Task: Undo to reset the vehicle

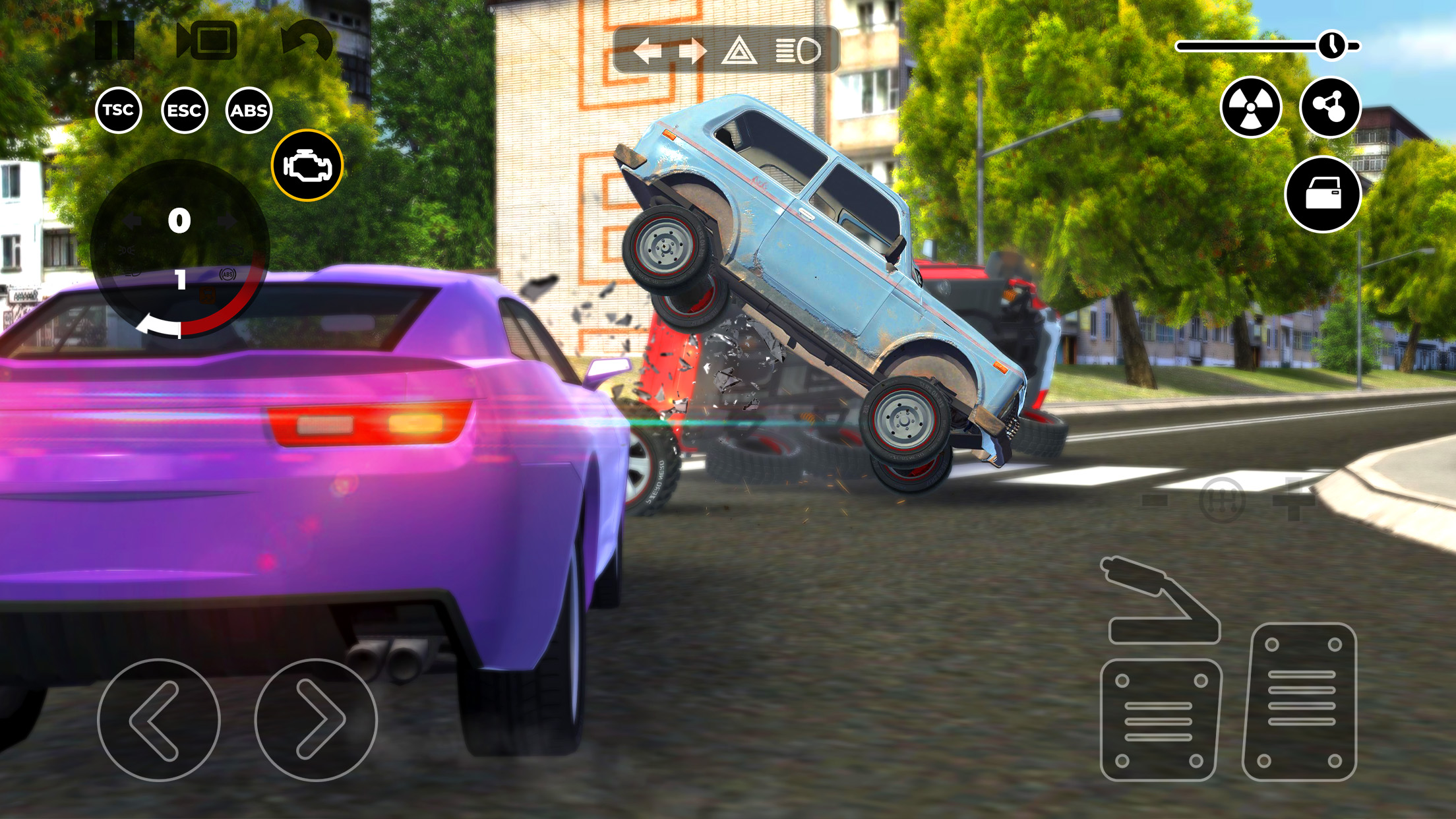Action: [310, 41]
